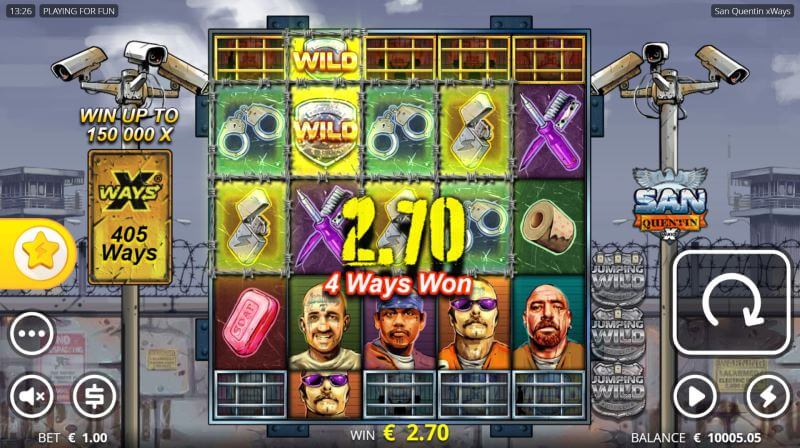Toggle the sound mute speaker button
Viewport: 800px width, 448px height.
point(31,396)
